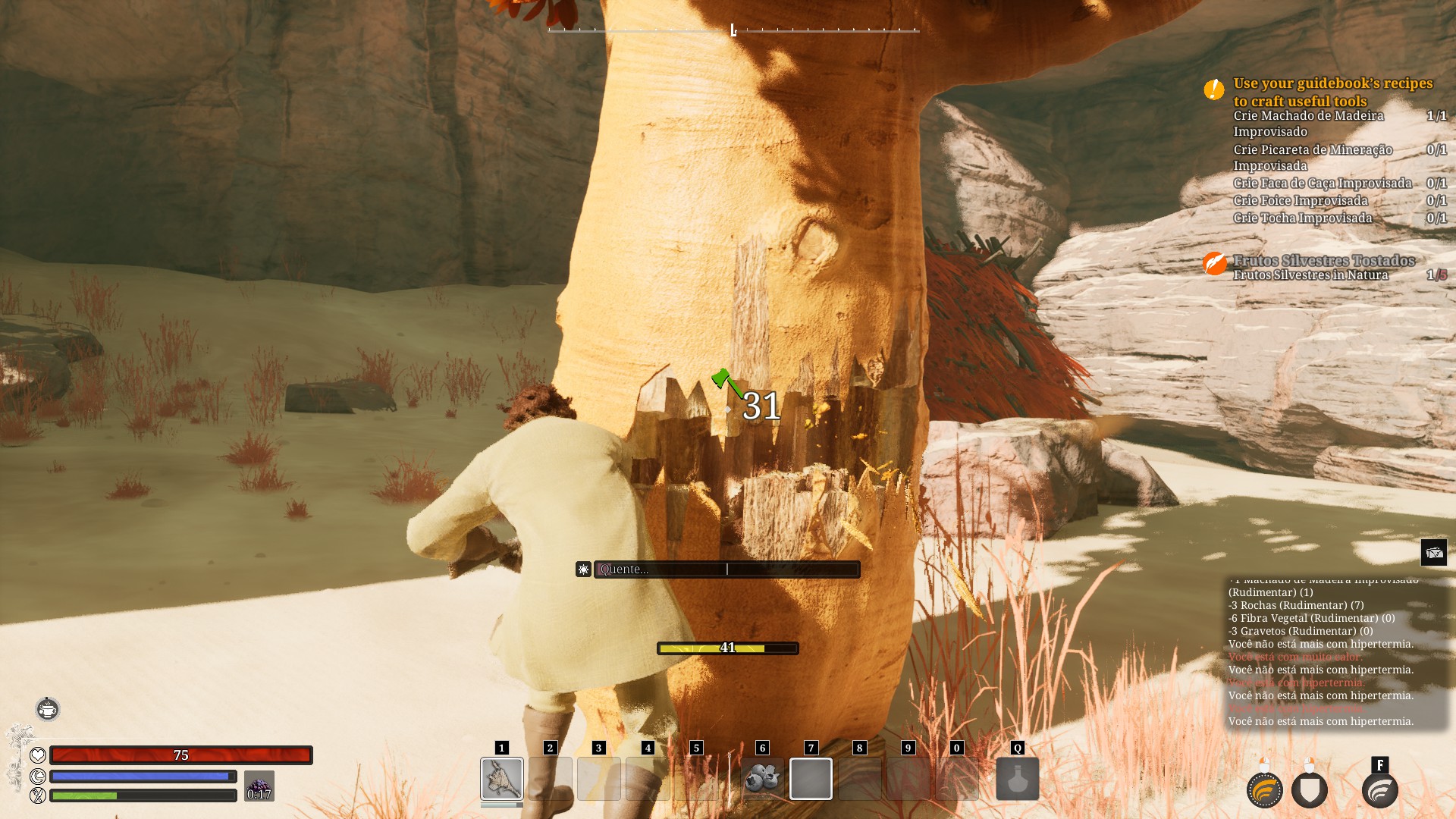Activate the orange-striped primary attack icon

1264,790
